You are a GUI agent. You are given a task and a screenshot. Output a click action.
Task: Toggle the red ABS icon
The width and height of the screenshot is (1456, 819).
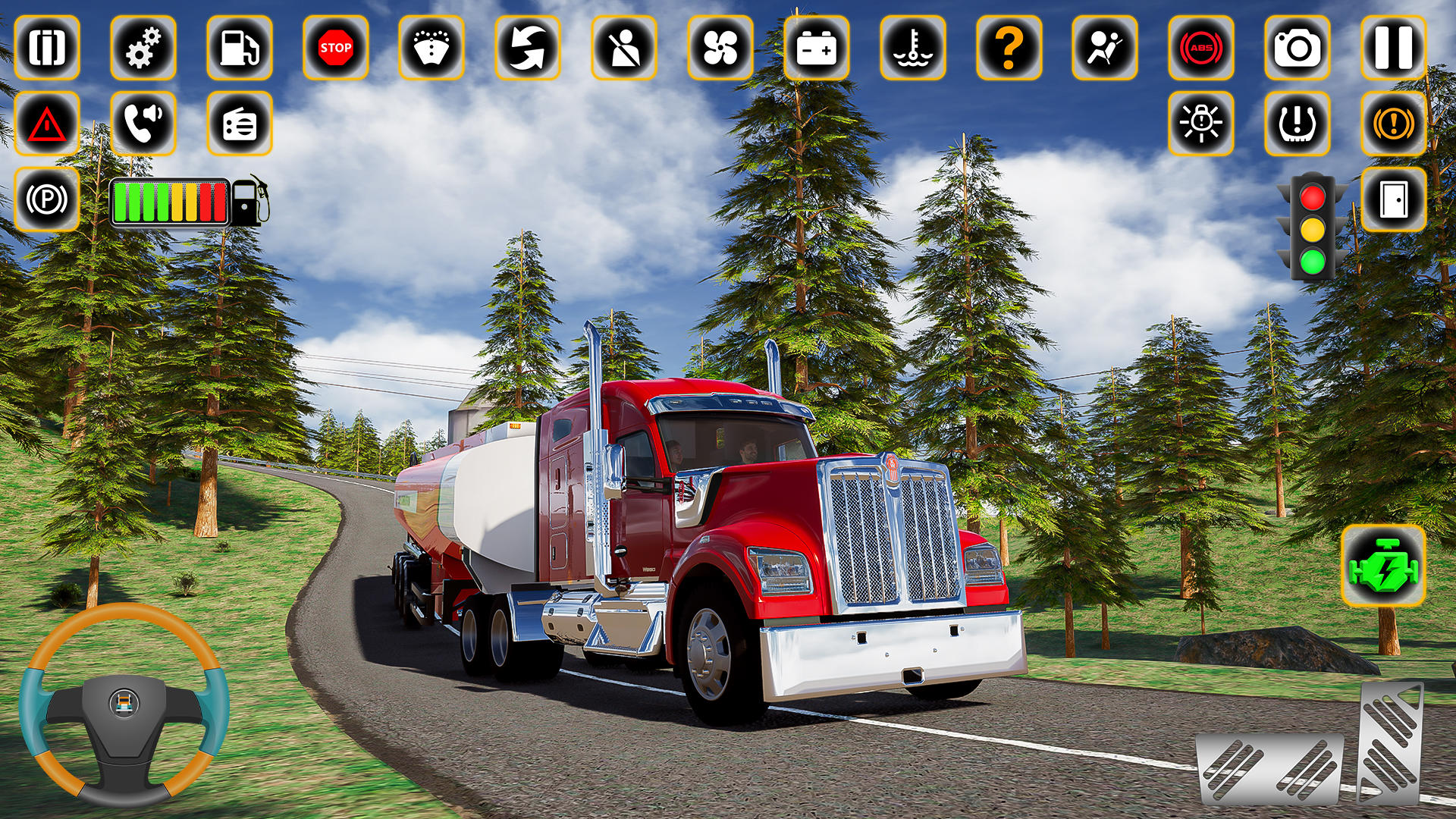pos(1201,48)
